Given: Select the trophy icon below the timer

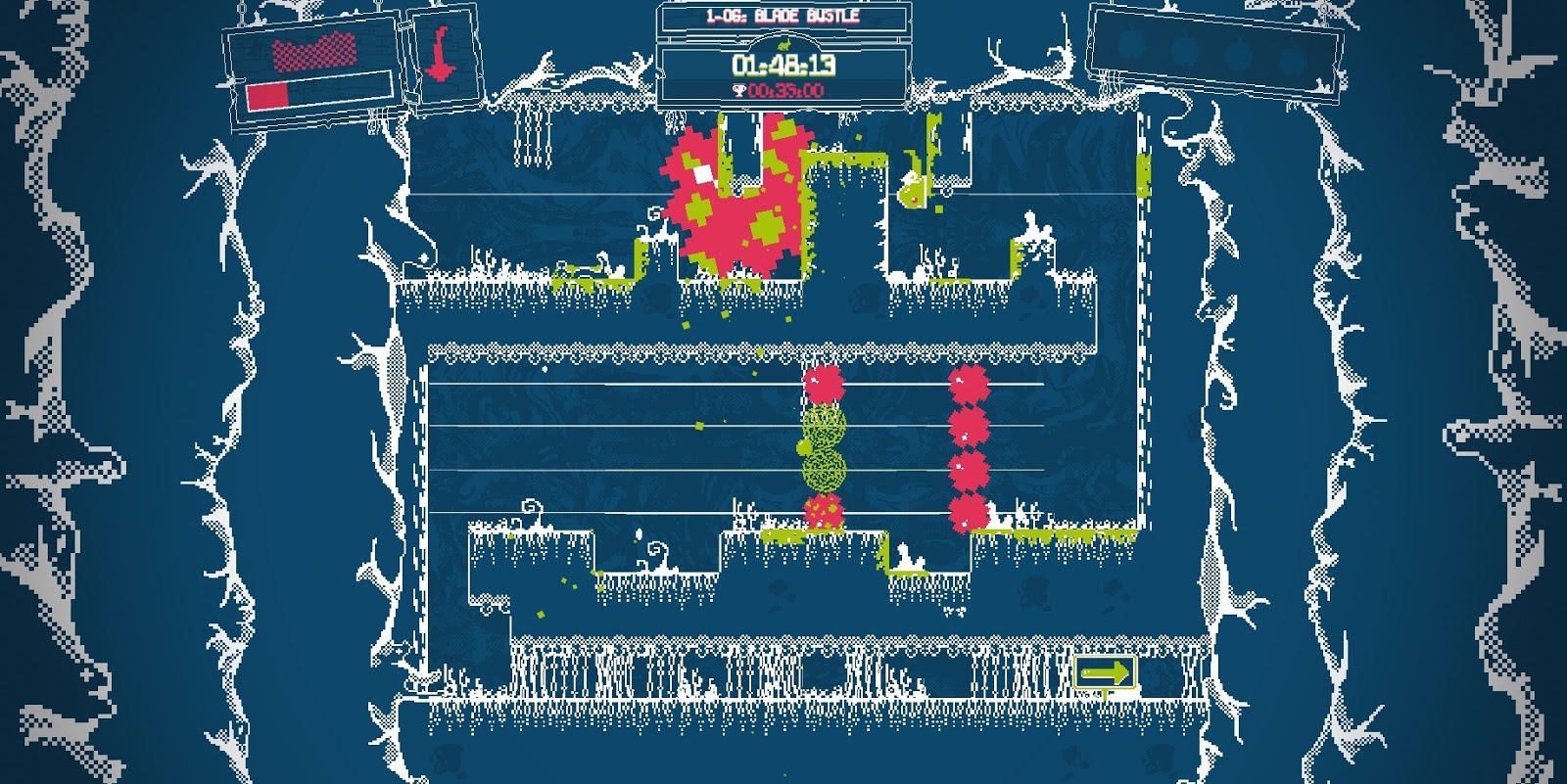Looking at the screenshot, I should click(x=738, y=90).
